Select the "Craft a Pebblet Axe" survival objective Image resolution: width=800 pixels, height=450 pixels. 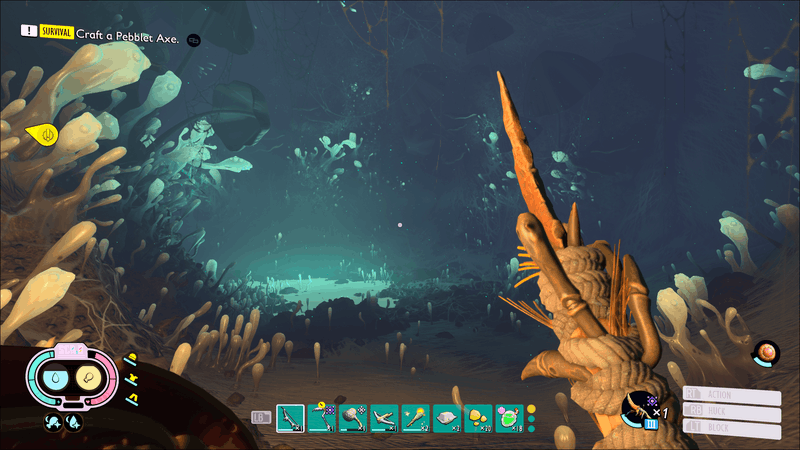[x=128, y=38]
